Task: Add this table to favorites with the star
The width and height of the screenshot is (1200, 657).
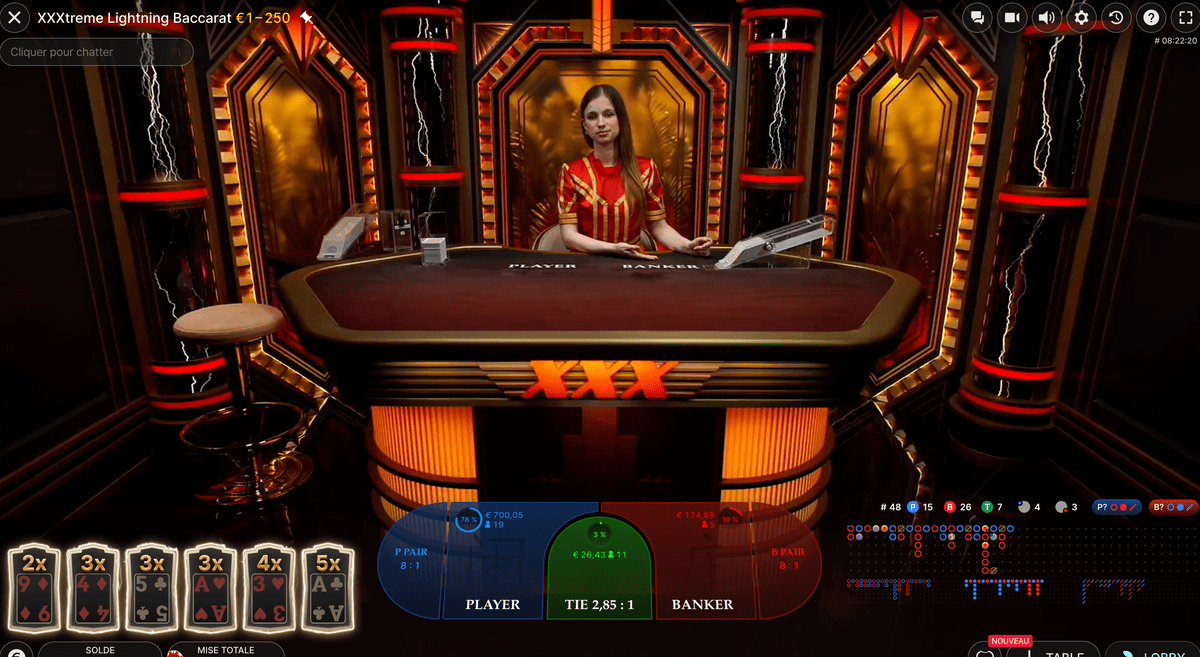Action: (306, 18)
